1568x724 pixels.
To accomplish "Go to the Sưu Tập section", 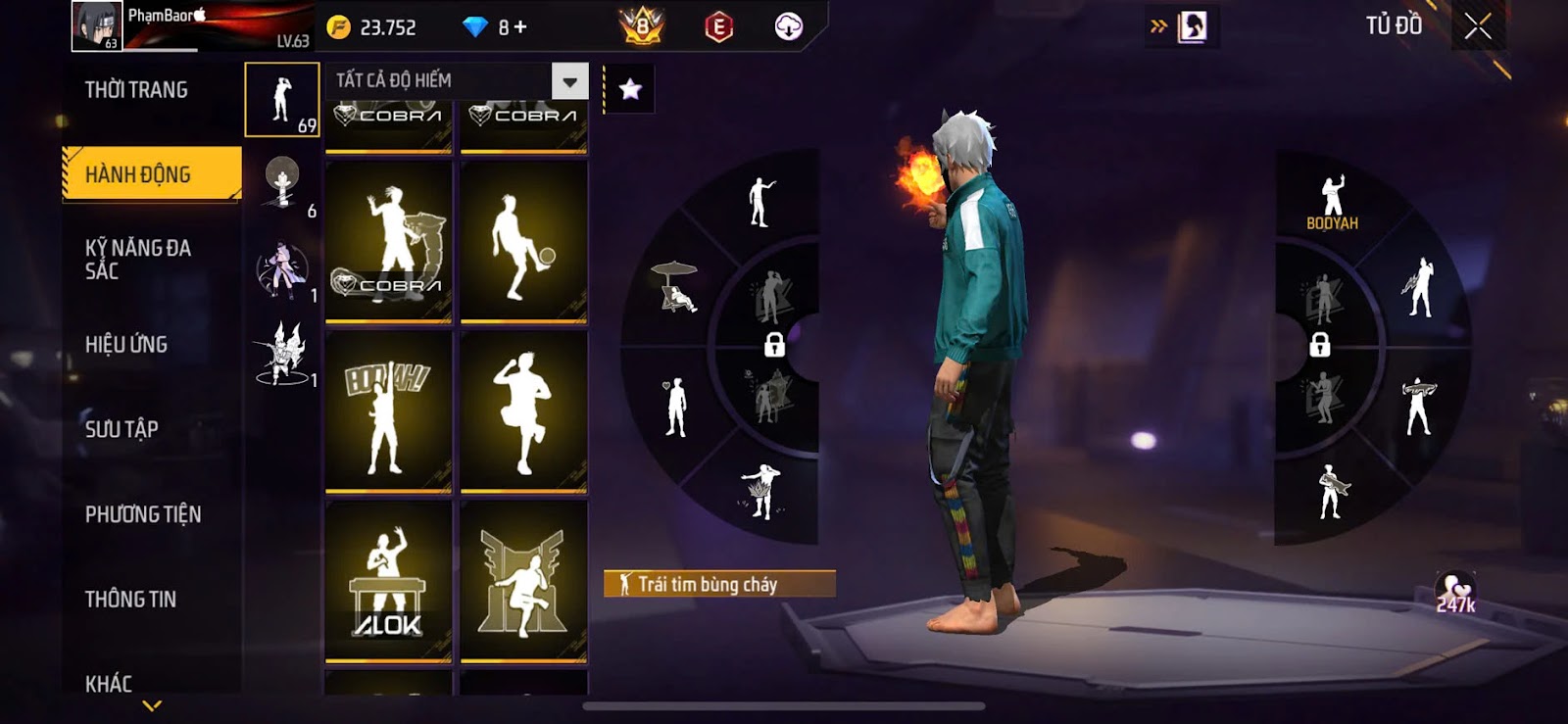I will pos(122,428).
